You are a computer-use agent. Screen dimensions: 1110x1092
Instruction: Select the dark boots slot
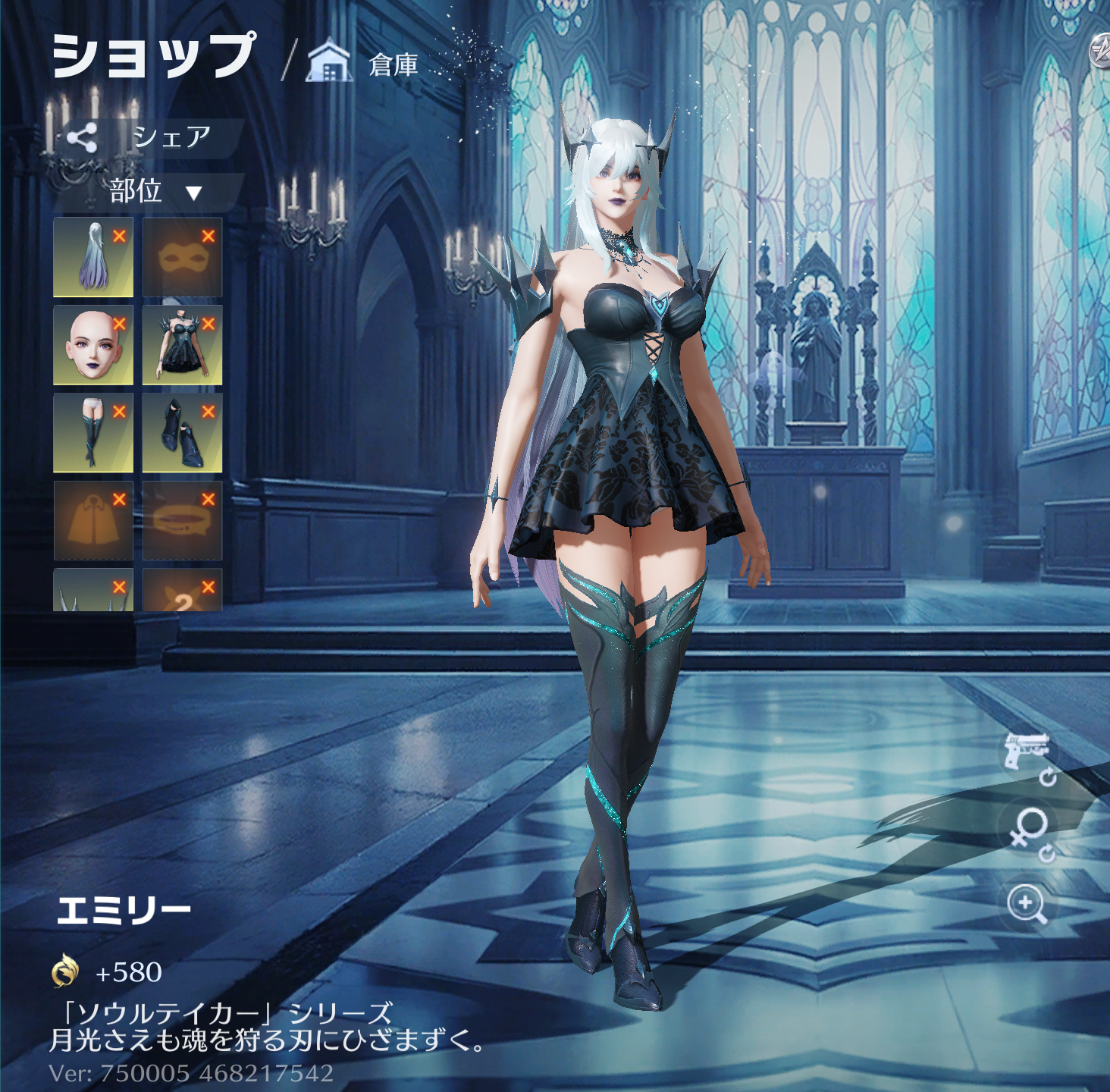point(181,433)
